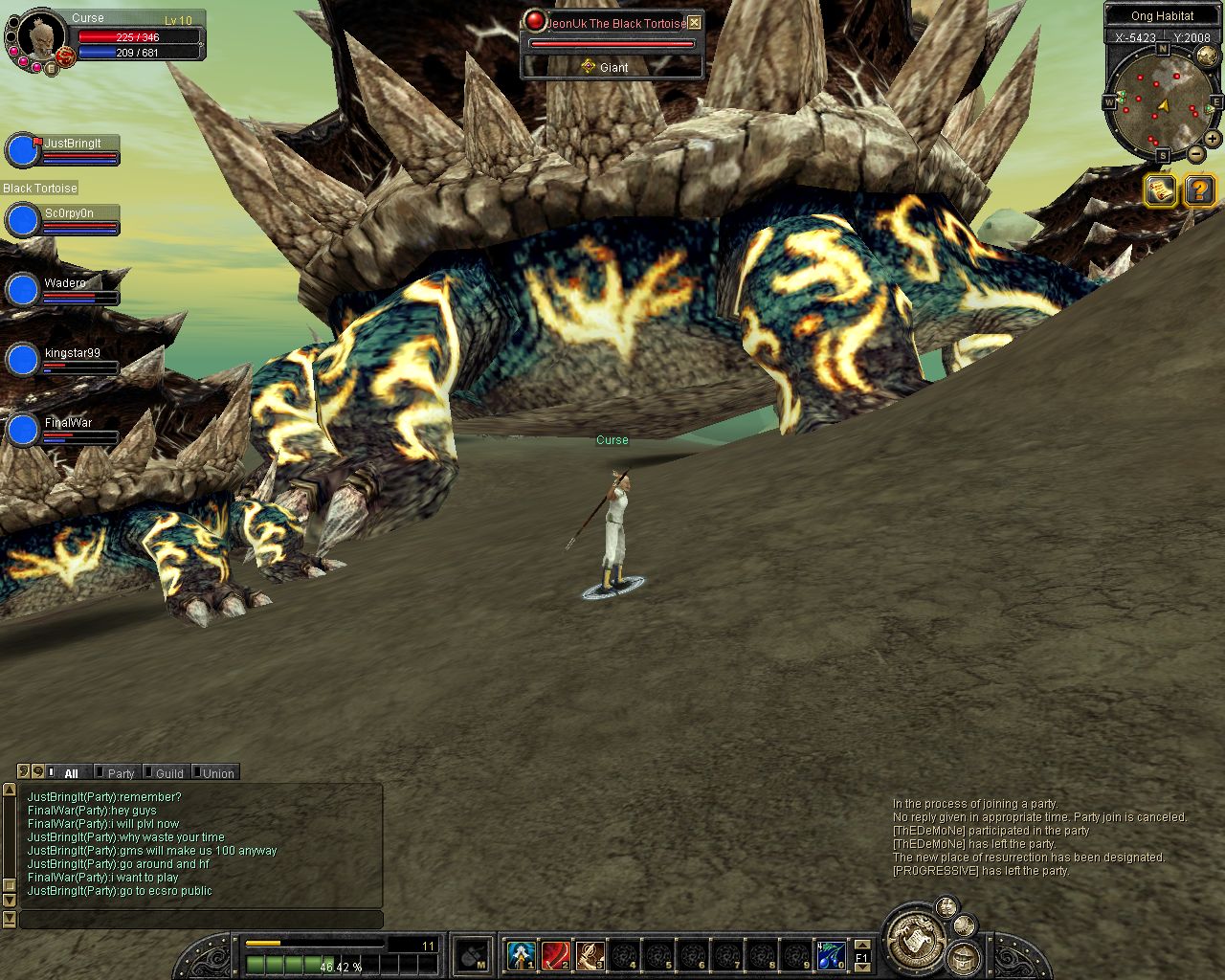Switch chat to the Union tab
Screen dimensions: 1225x980
(x=217, y=773)
